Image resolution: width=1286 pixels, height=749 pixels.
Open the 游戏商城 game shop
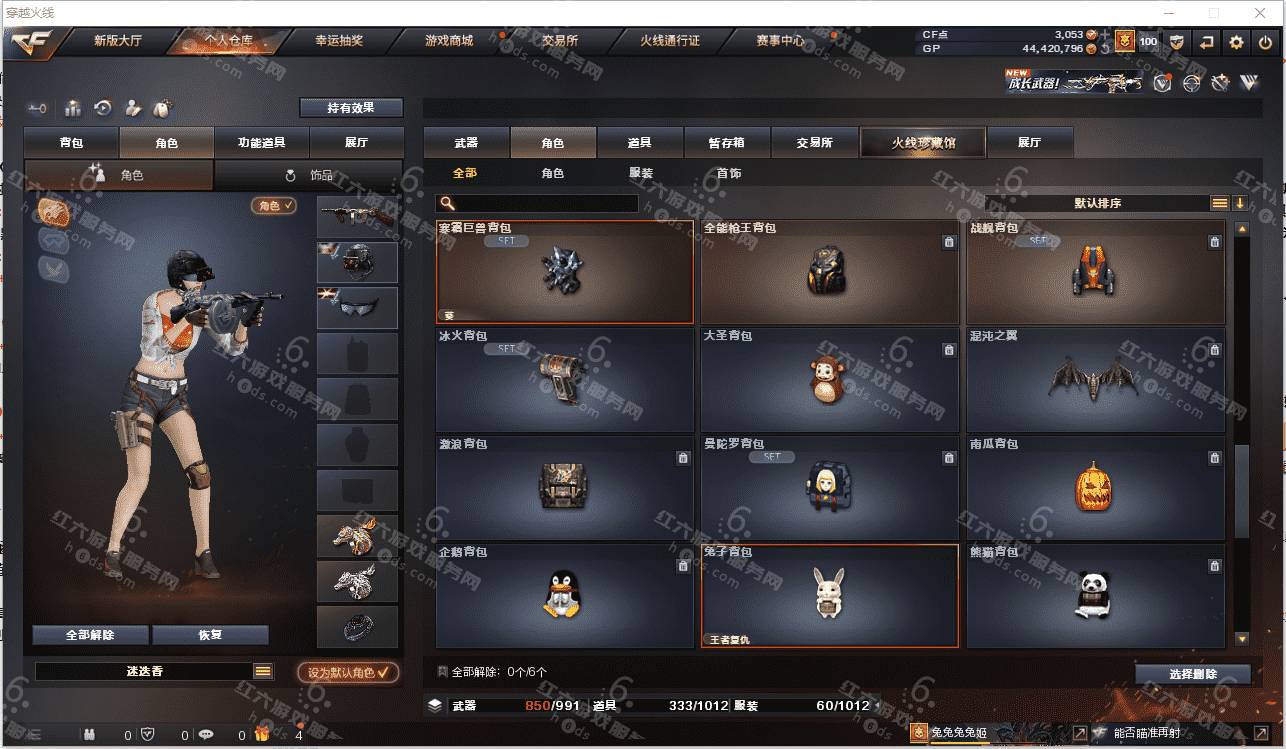click(449, 41)
